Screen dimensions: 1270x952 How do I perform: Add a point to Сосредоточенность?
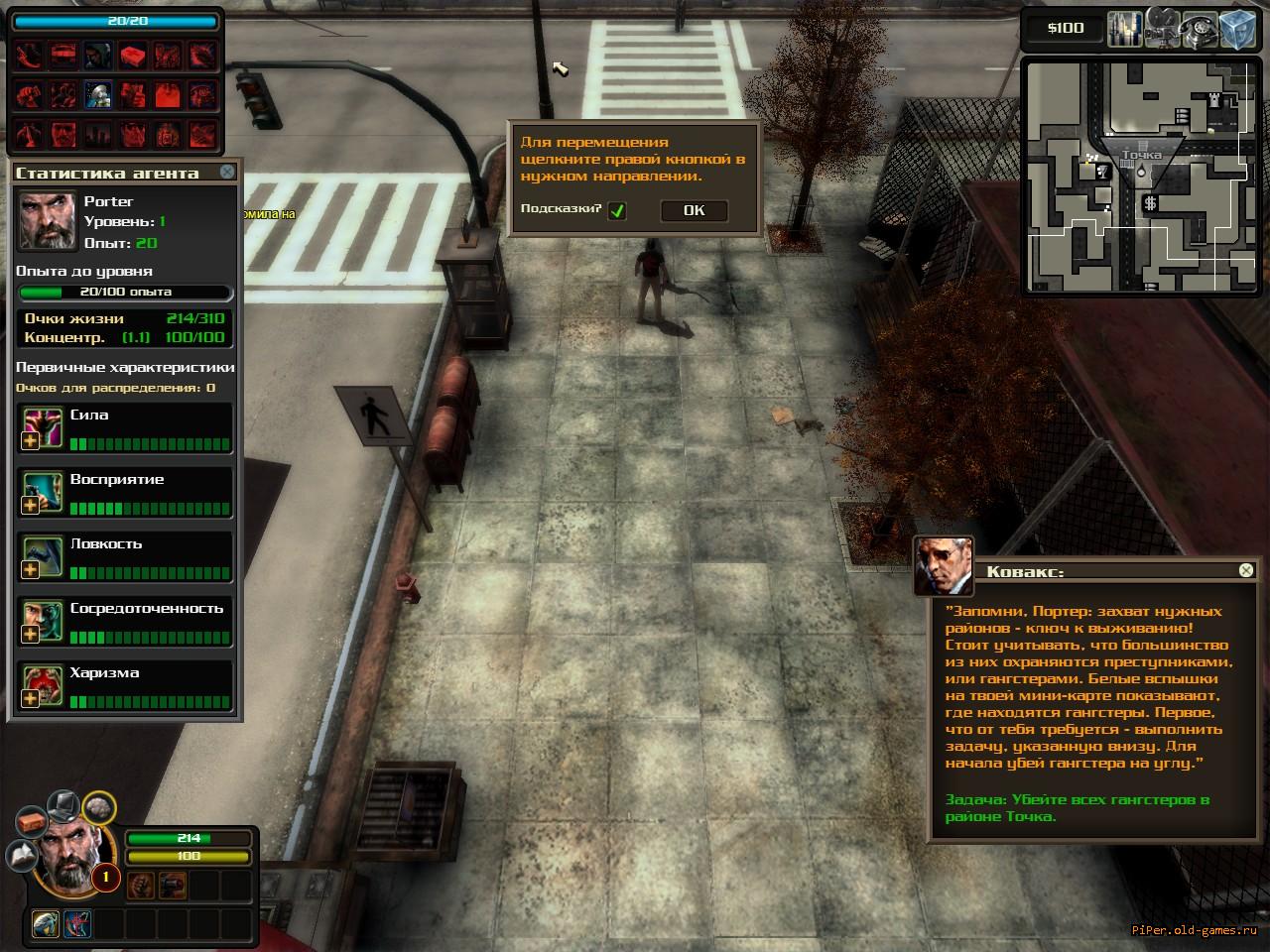31,635
